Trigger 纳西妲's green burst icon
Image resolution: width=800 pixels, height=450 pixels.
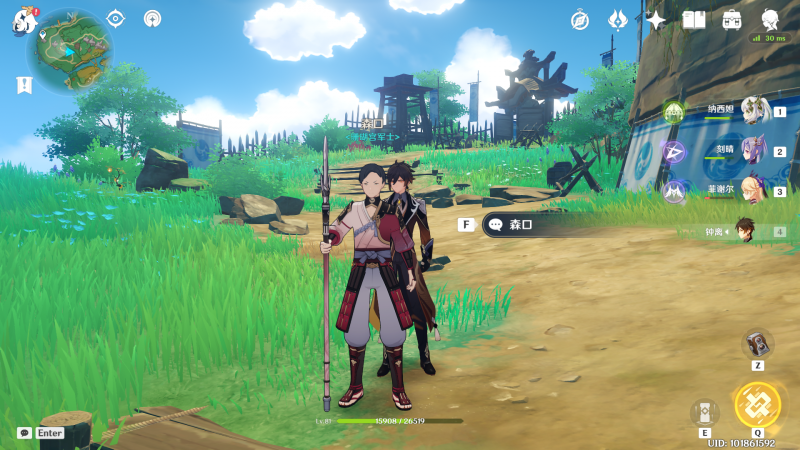click(x=673, y=111)
